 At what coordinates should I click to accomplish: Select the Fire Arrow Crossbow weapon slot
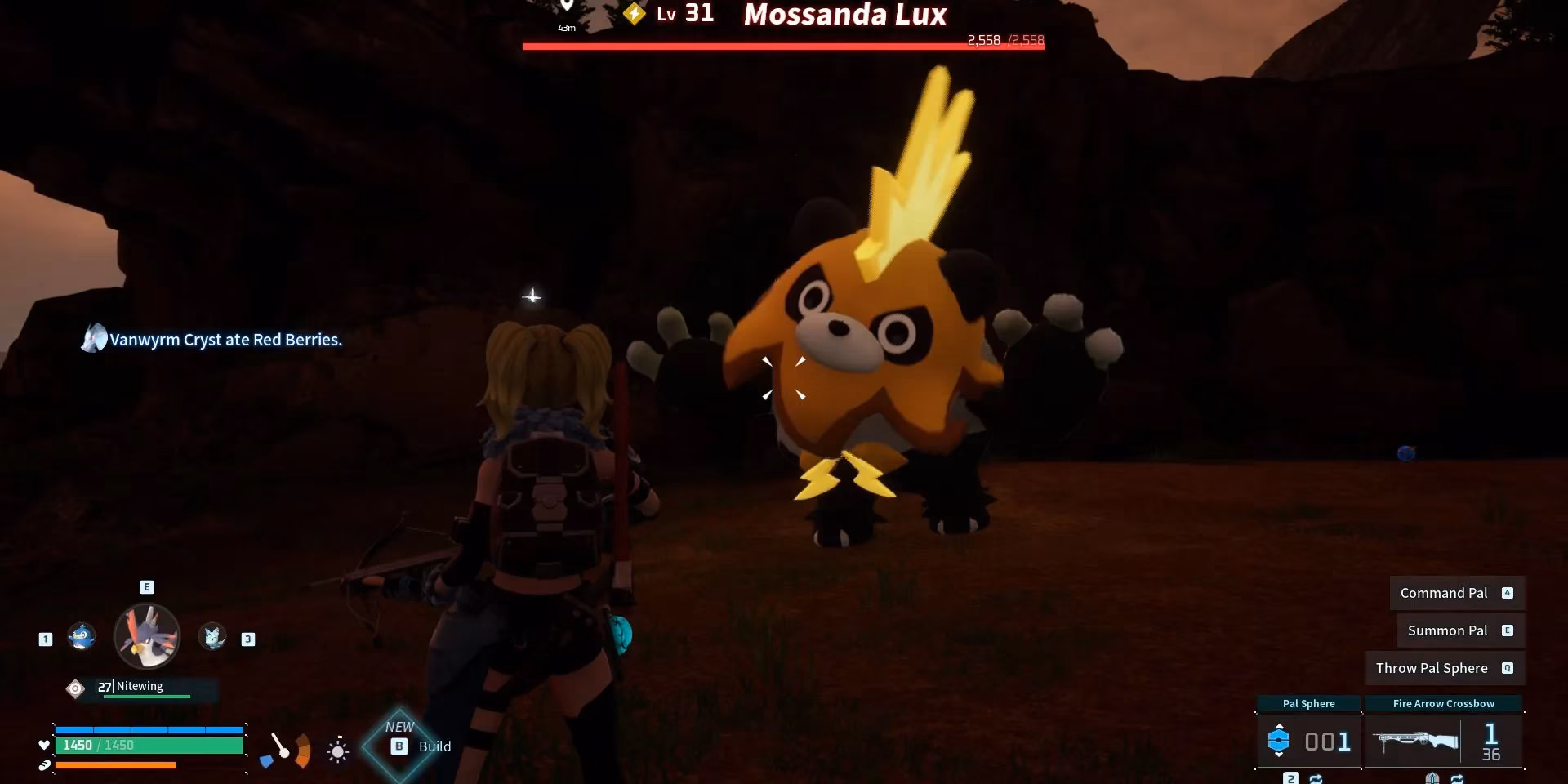(1443, 740)
